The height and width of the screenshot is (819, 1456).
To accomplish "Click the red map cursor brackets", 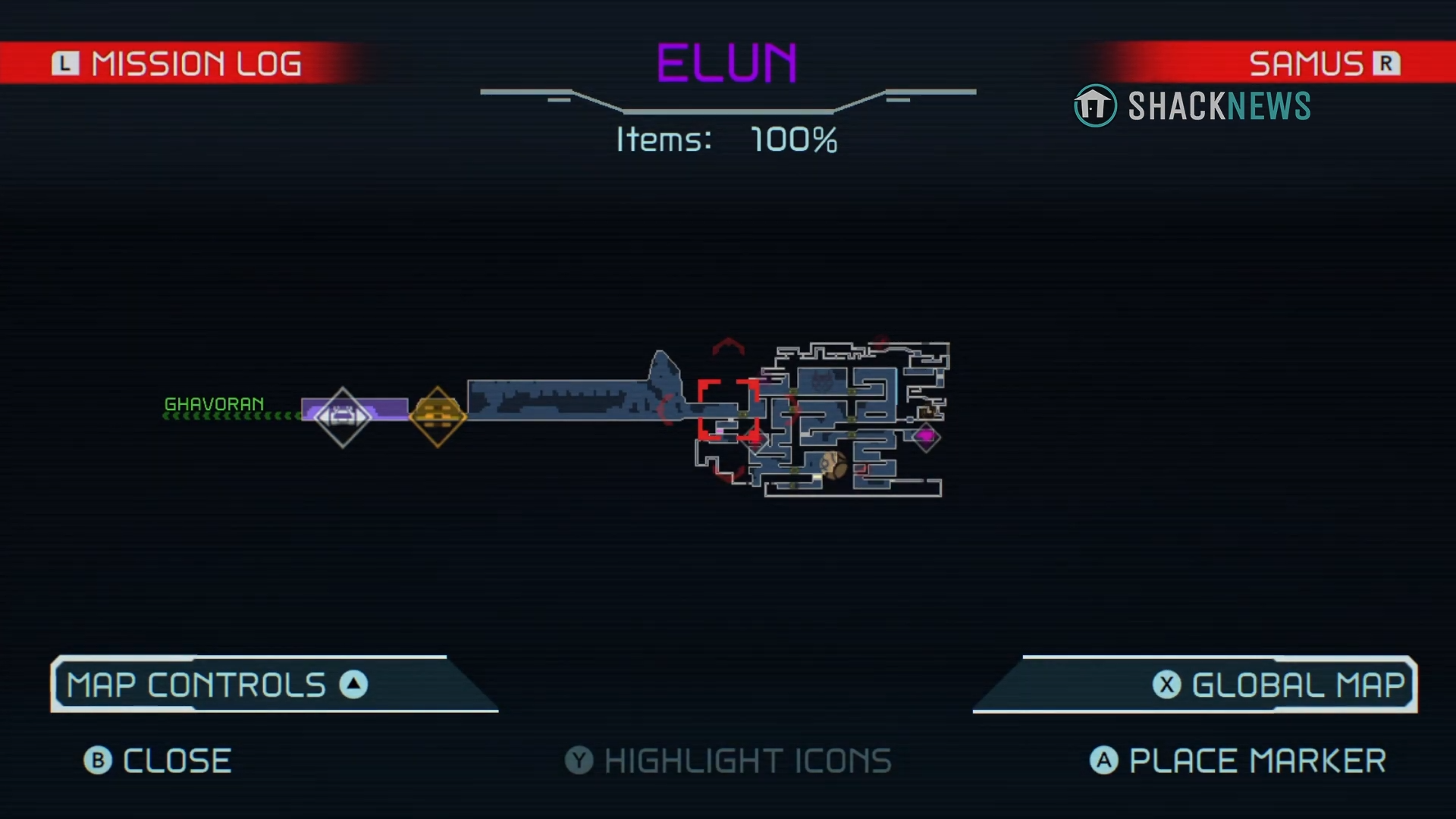I will [728, 410].
